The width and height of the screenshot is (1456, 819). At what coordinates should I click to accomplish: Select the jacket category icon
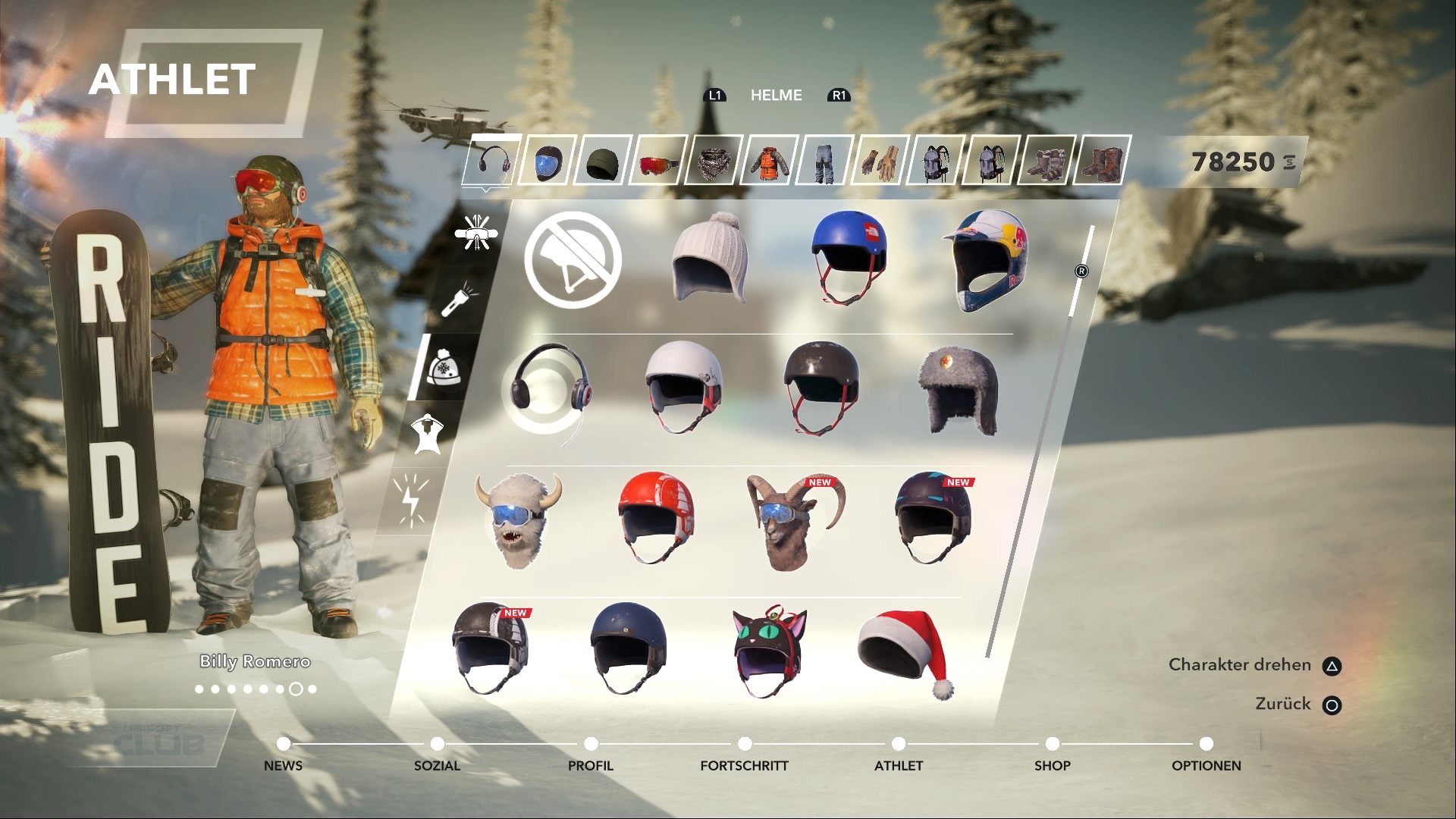pyautogui.click(x=768, y=163)
